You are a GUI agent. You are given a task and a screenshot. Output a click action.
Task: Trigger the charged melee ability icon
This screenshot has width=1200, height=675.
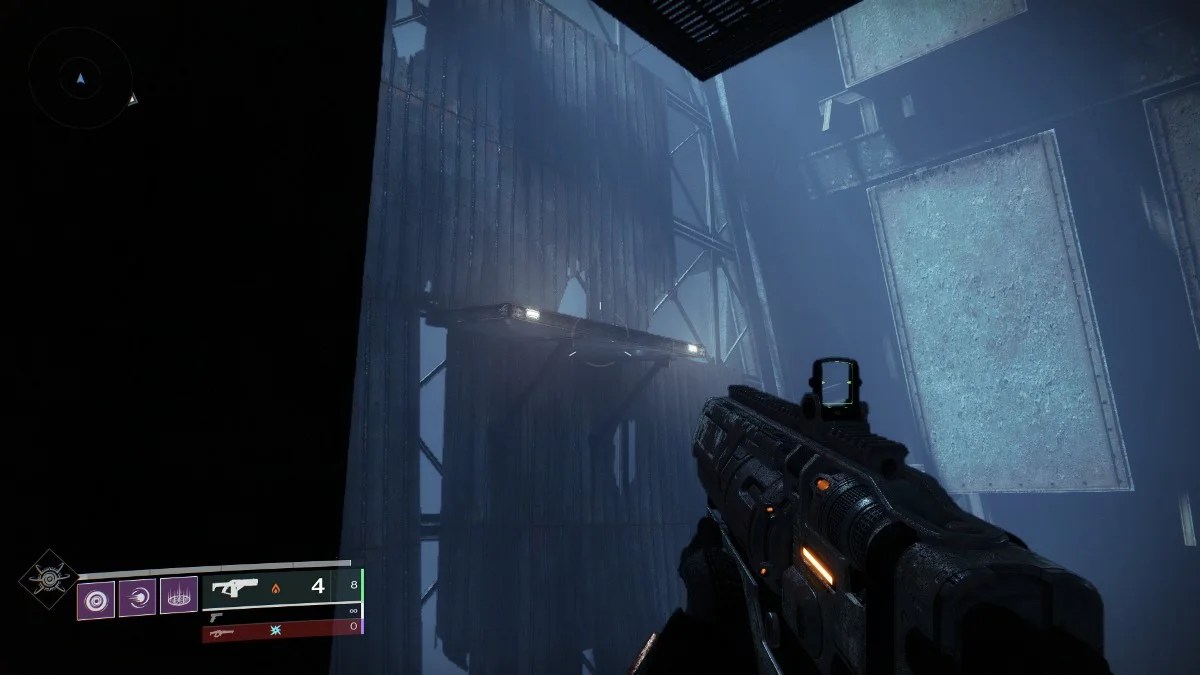tap(137, 598)
